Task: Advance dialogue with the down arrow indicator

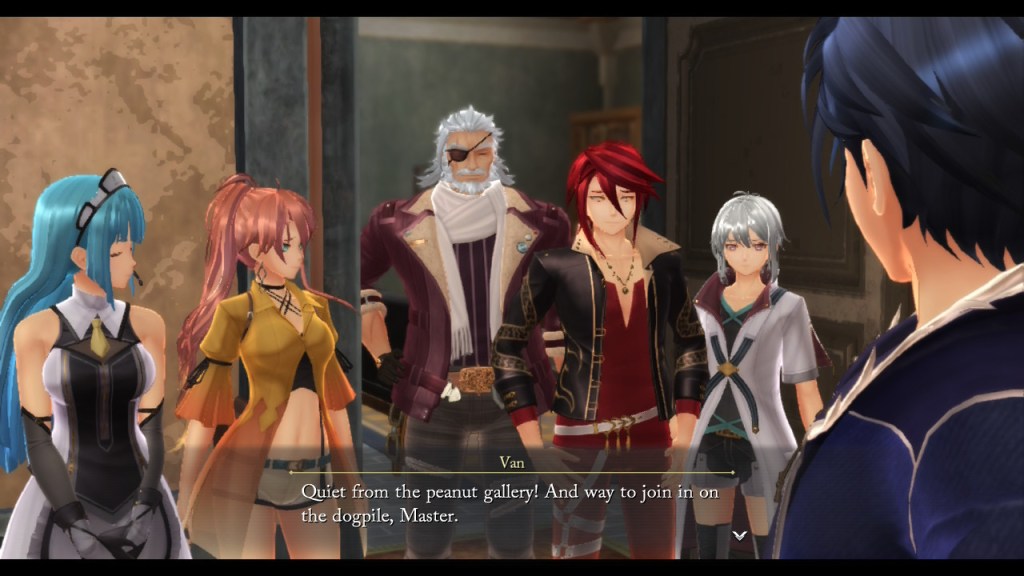Action: [x=739, y=535]
